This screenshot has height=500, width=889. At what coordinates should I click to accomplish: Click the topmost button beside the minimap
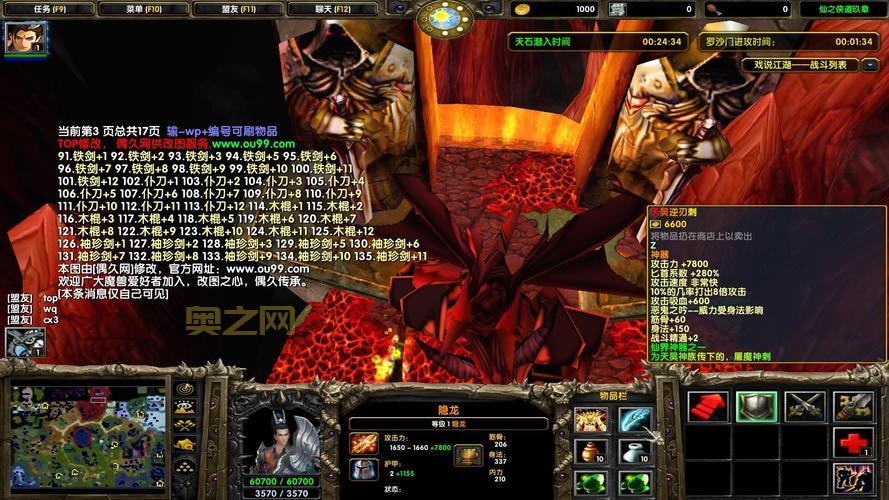(184, 389)
